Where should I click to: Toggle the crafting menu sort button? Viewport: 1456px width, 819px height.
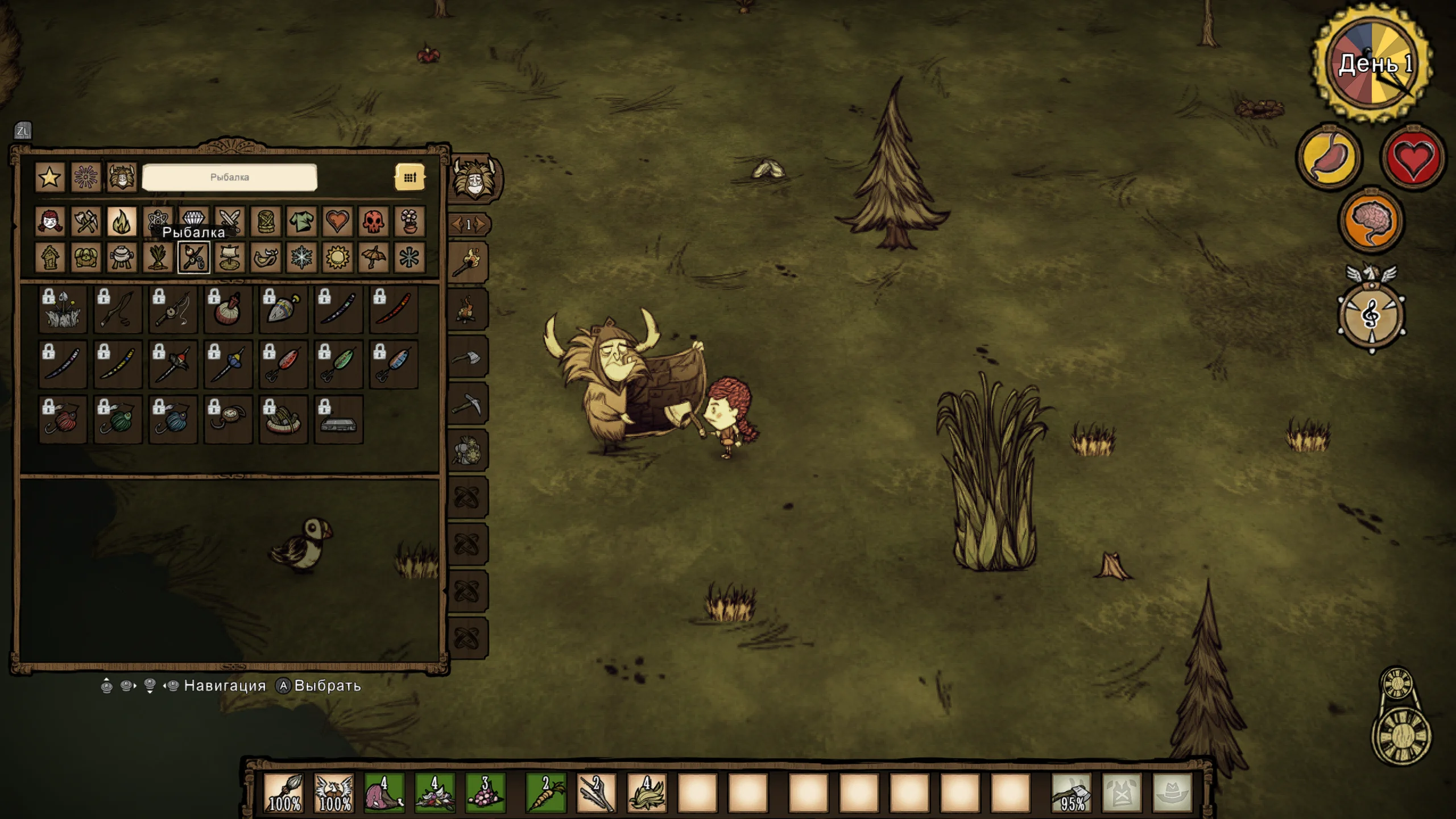pos(409,177)
